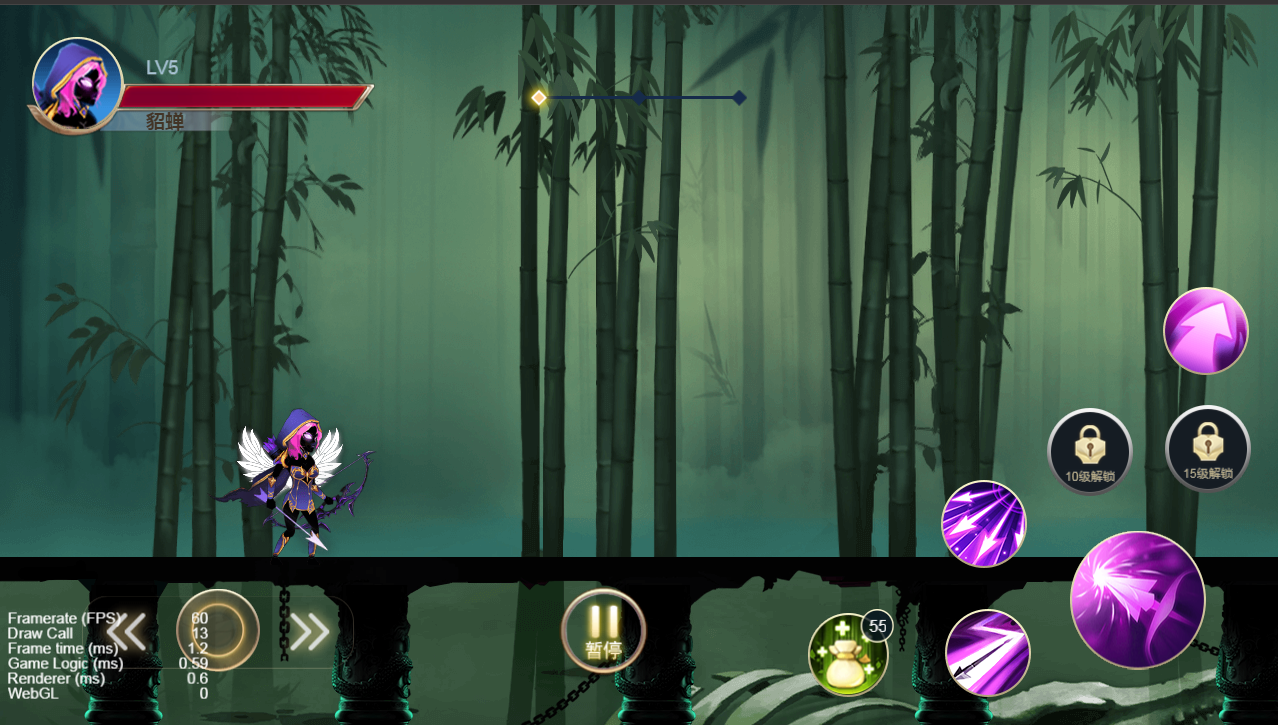The width and height of the screenshot is (1278, 725).
Task: Fire the large purple basic attack button
Action: coord(1137,599)
